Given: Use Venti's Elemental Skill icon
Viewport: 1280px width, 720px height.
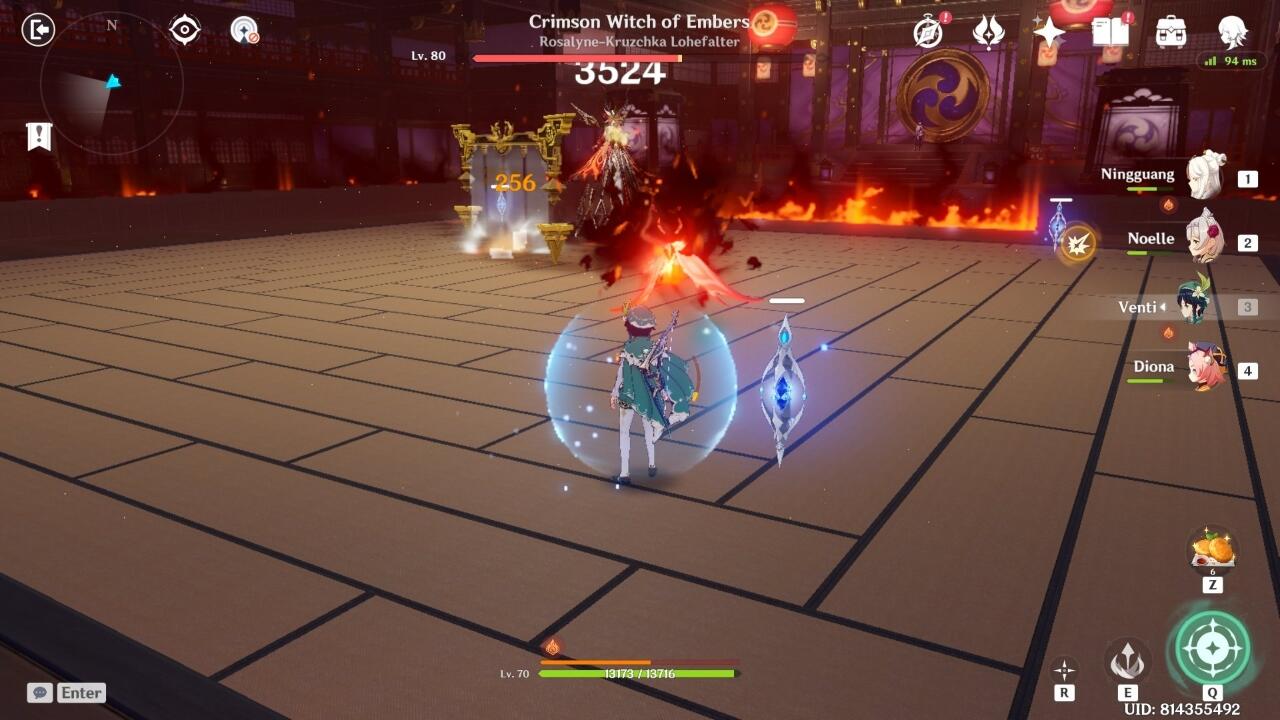Looking at the screenshot, I should (x=1127, y=659).
